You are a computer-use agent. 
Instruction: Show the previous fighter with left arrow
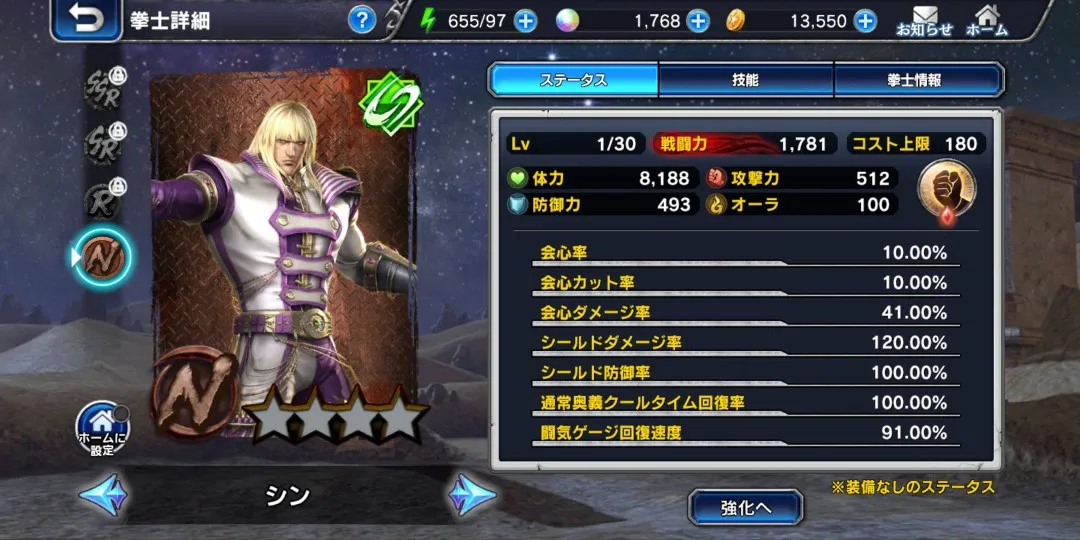point(103,494)
